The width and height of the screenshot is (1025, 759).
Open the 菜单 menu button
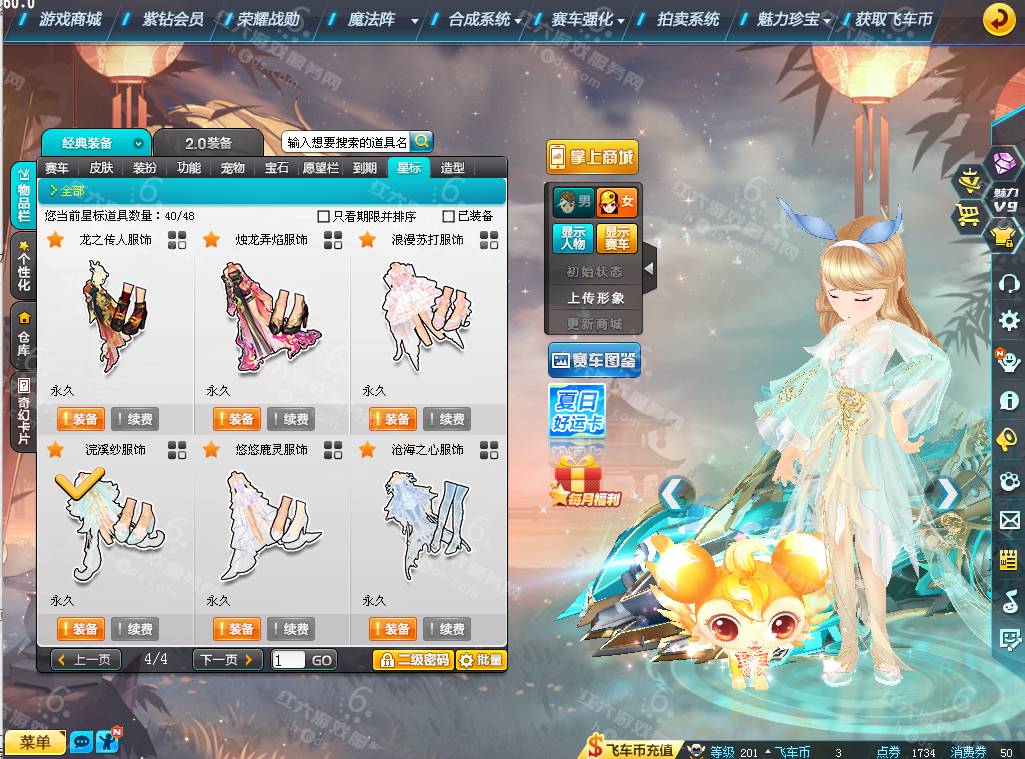coord(35,741)
